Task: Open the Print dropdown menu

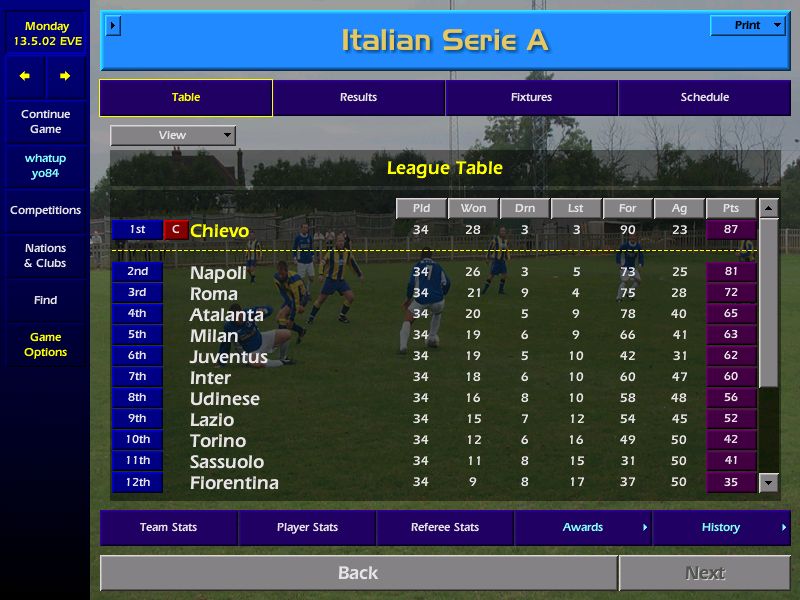Action: (748, 26)
